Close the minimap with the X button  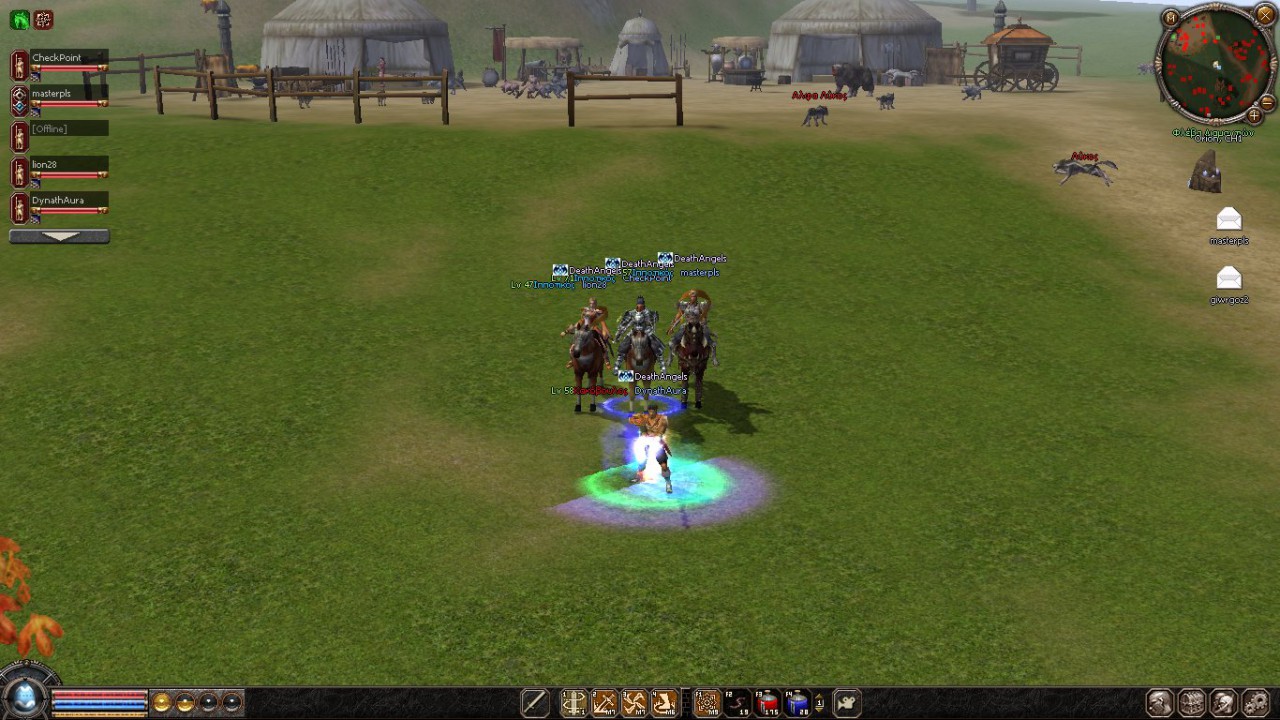coord(1264,15)
